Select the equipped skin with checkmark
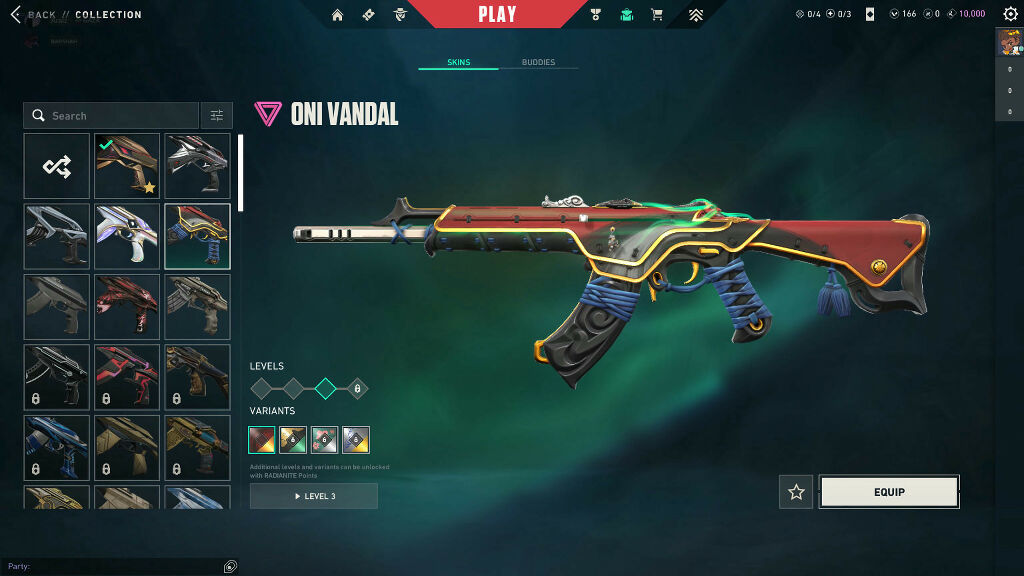The width and height of the screenshot is (1024, 576). pos(127,166)
